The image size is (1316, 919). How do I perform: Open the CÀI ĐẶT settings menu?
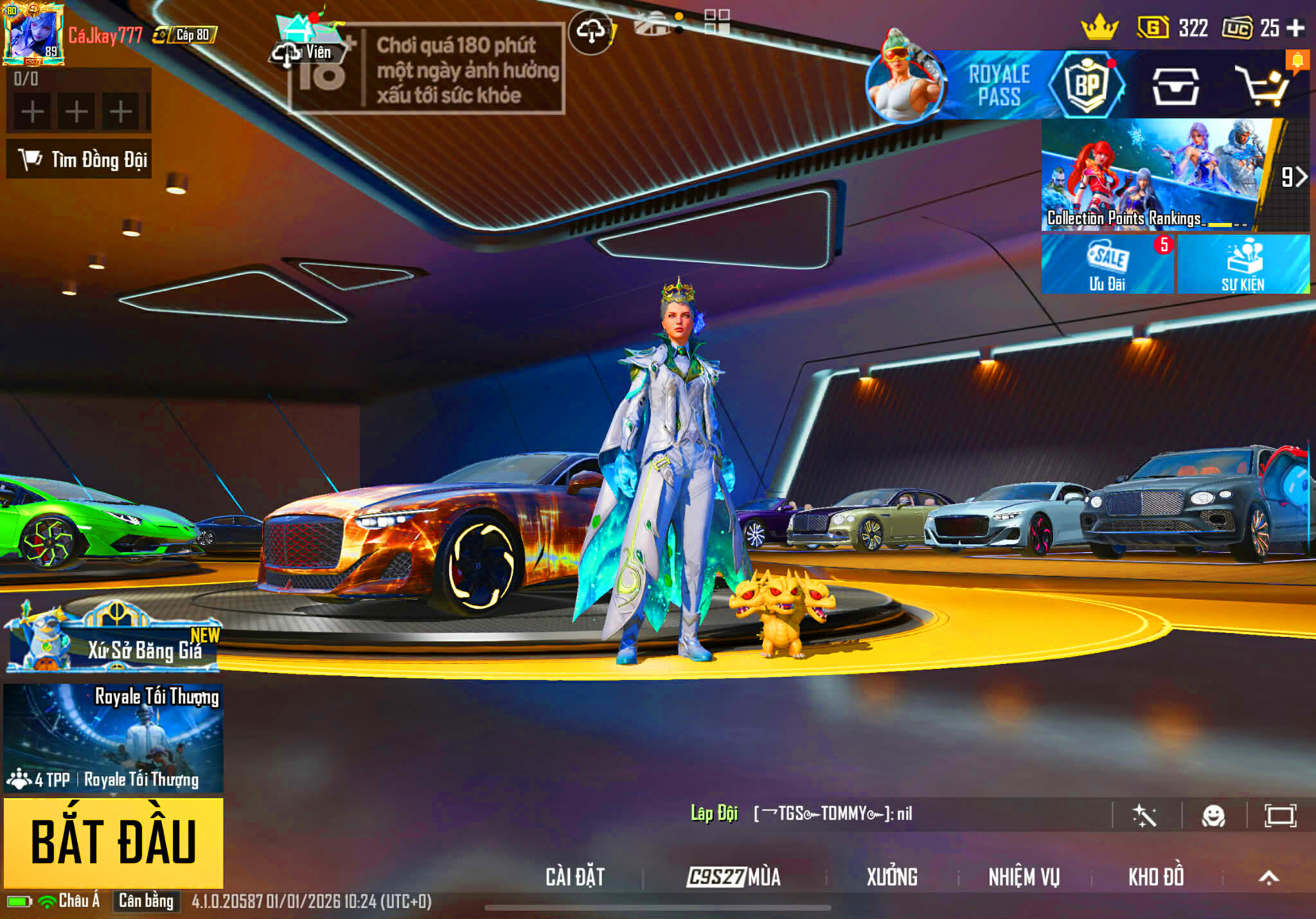tap(575, 877)
